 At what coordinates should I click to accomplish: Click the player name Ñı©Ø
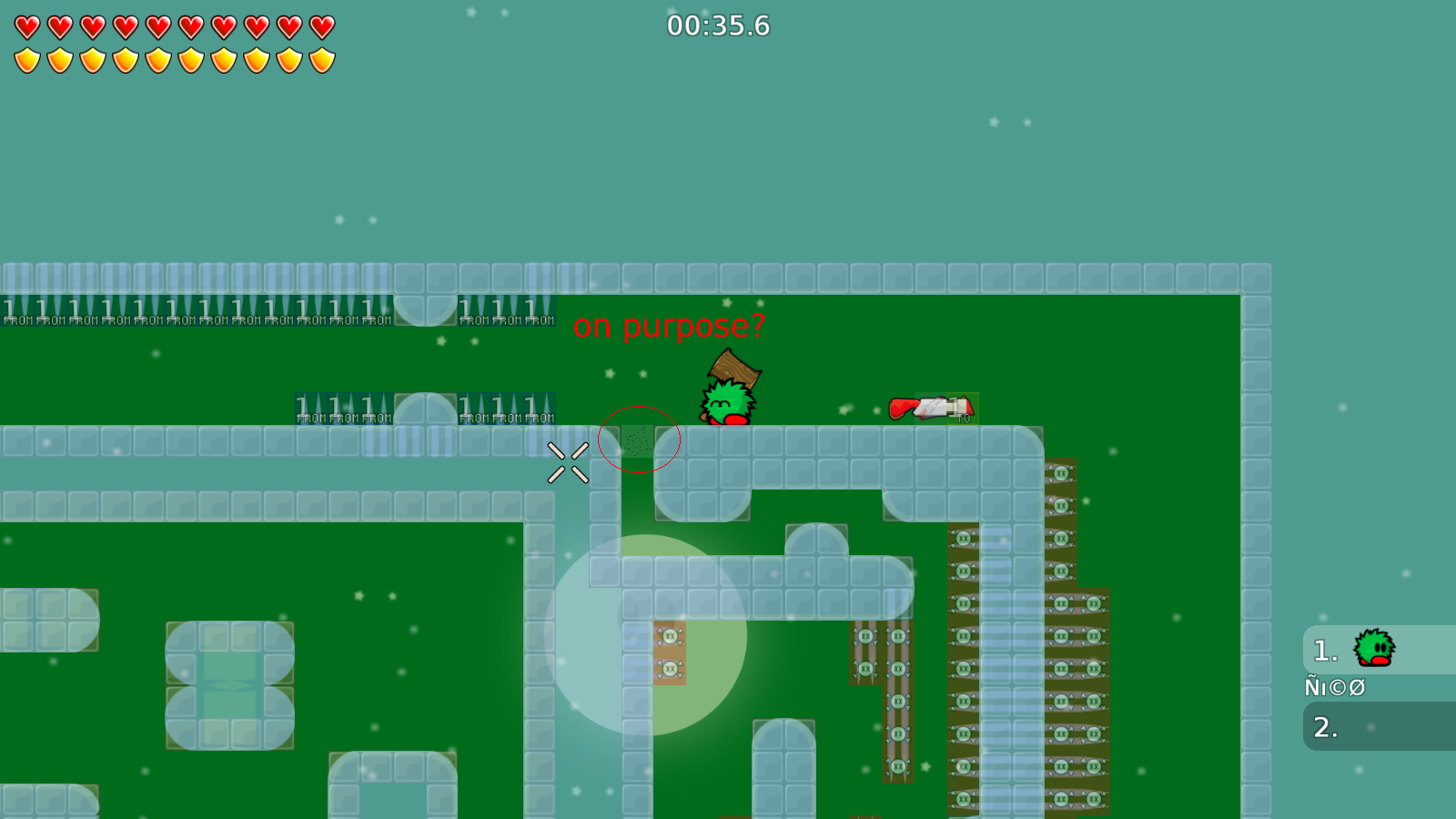click(x=1334, y=688)
